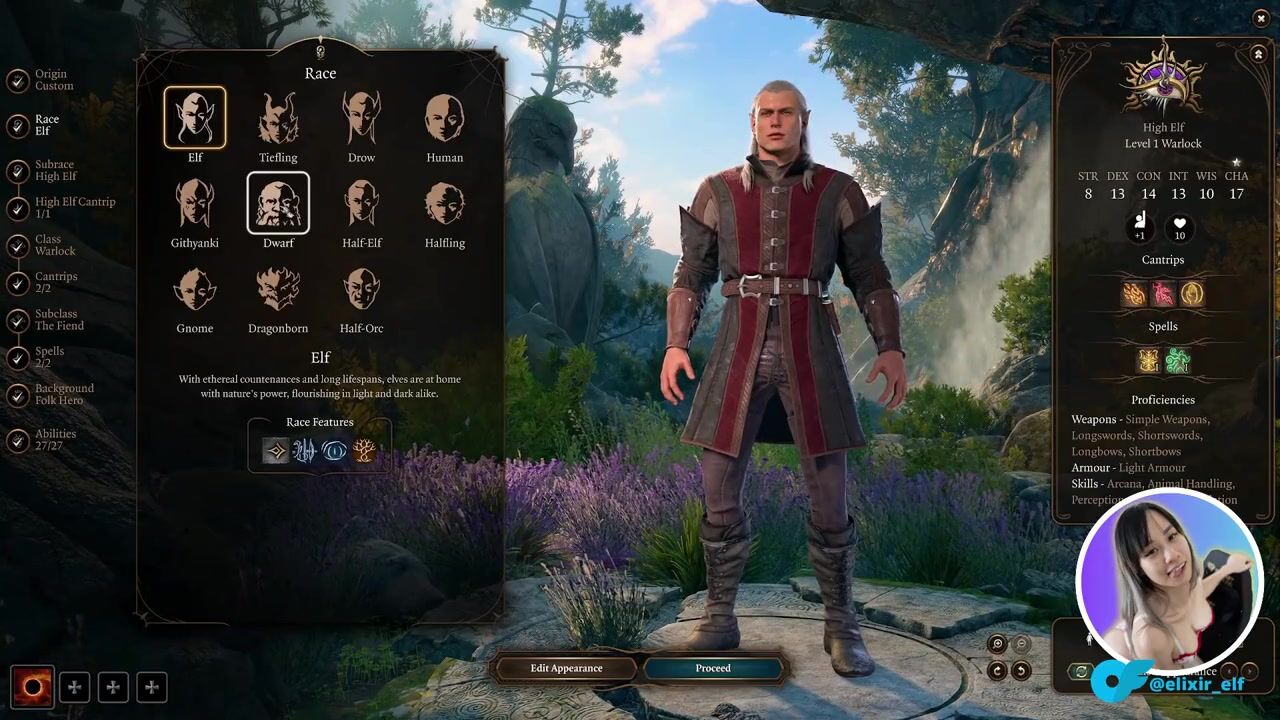Viewport: 1280px width, 720px height.
Task: Pick the Half-Orc race
Action: pyautogui.click(x=361, y=289)
